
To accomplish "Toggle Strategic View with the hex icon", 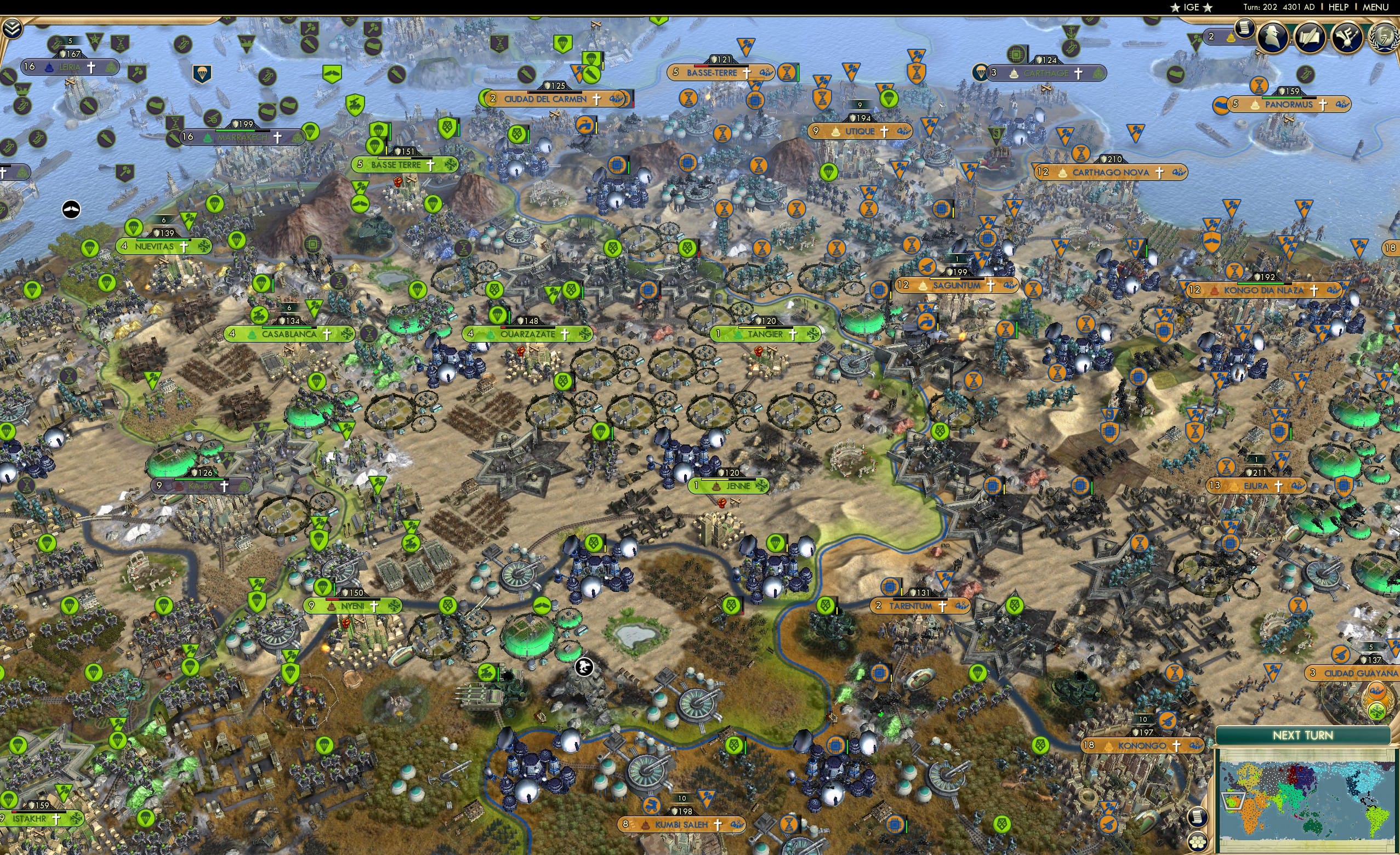I will pyautogui.click(x=1198, y=842).
